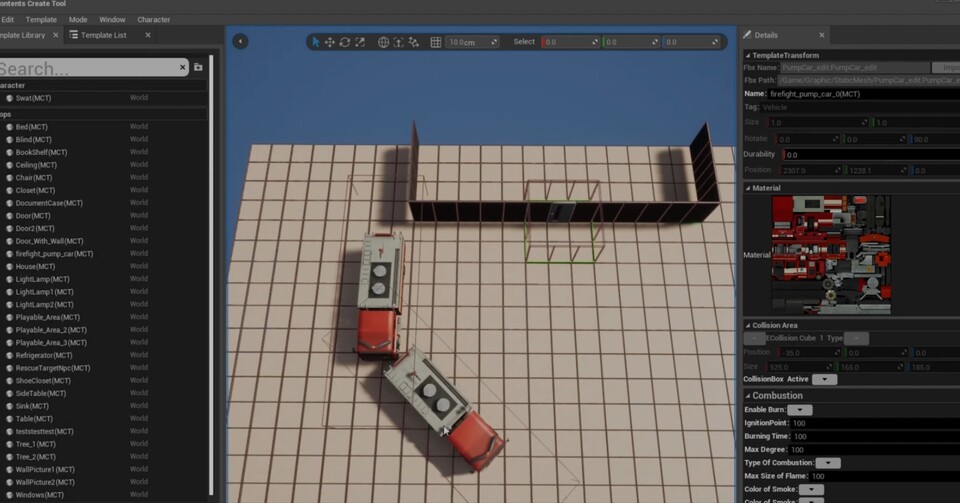Open the Enable Burn dropdown
The width and height of the screenshot is (960, 503).
pyautogui.click(x=799, y=410)
